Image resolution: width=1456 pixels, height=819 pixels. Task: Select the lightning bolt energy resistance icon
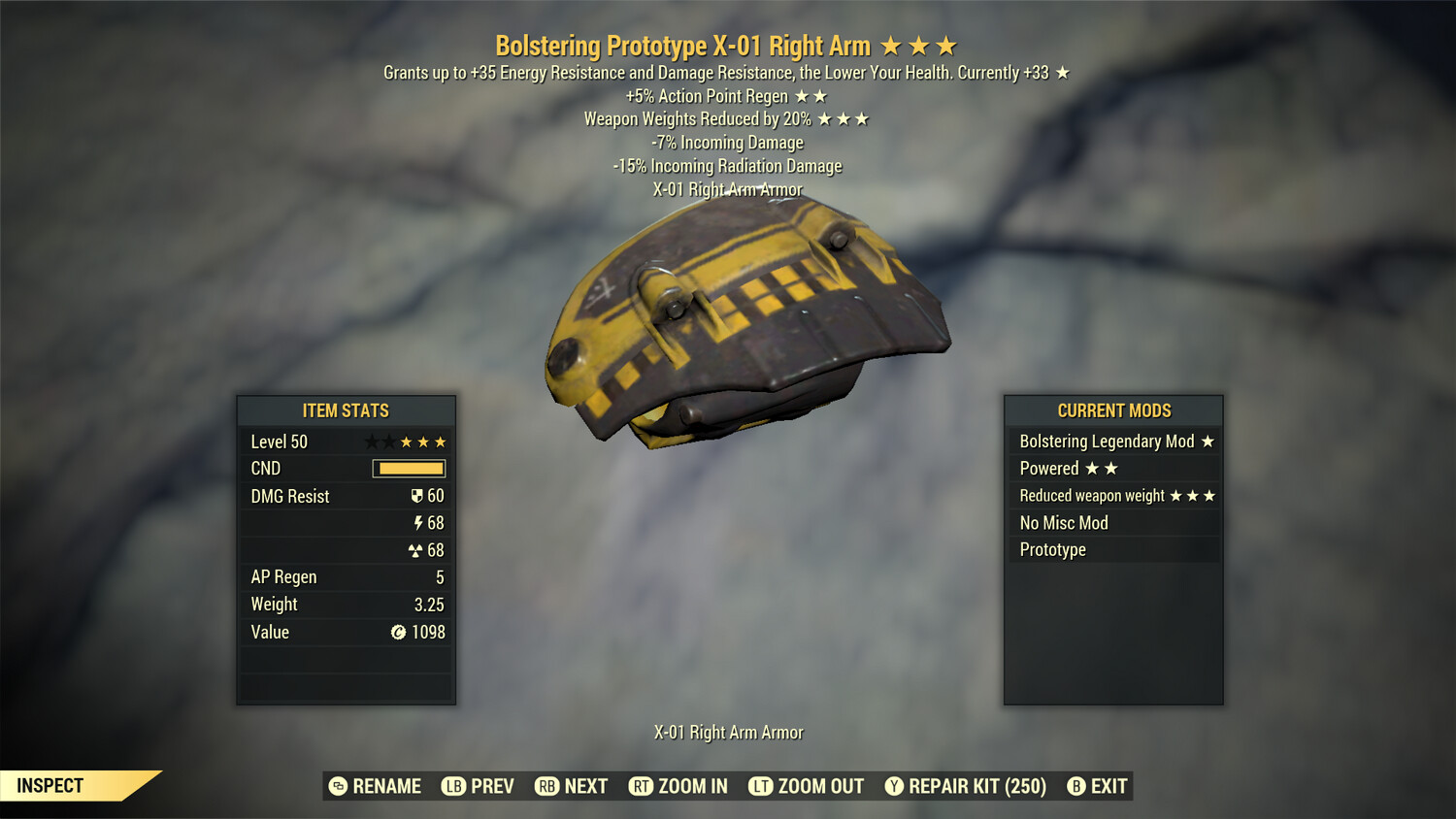click(419, 523)
